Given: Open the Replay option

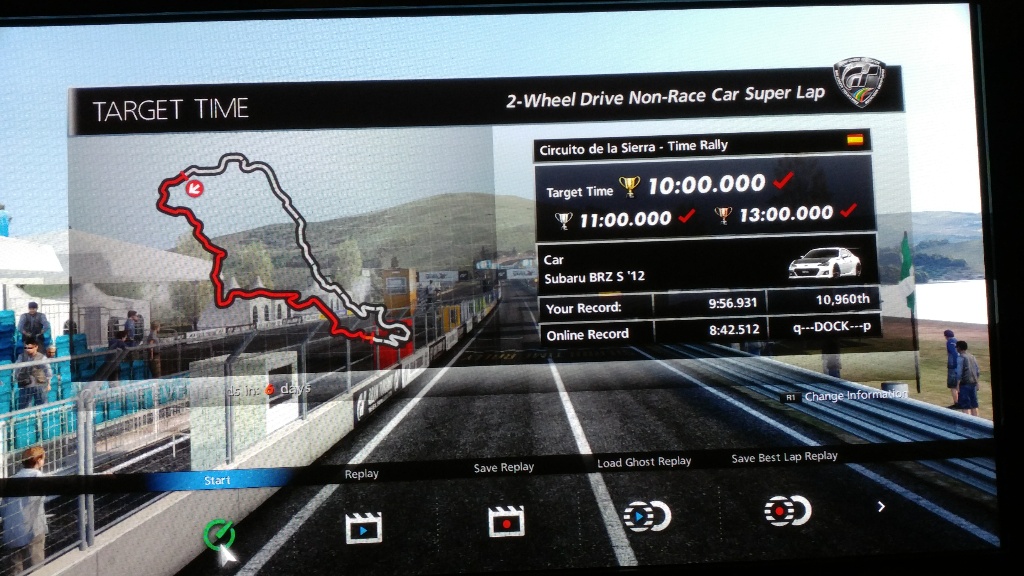Looking at the screenshot, I should 363,526.
